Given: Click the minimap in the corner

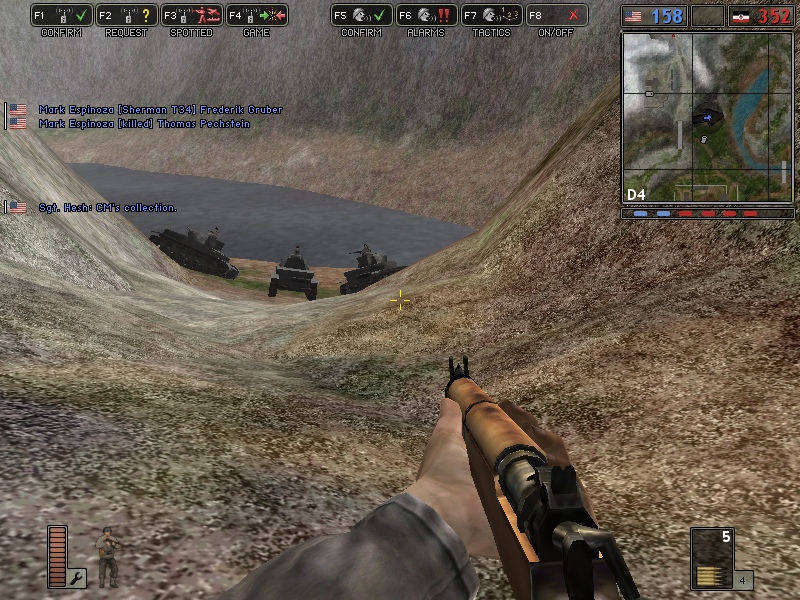Looking at the screenshot, I should click(x=706, y=117).
